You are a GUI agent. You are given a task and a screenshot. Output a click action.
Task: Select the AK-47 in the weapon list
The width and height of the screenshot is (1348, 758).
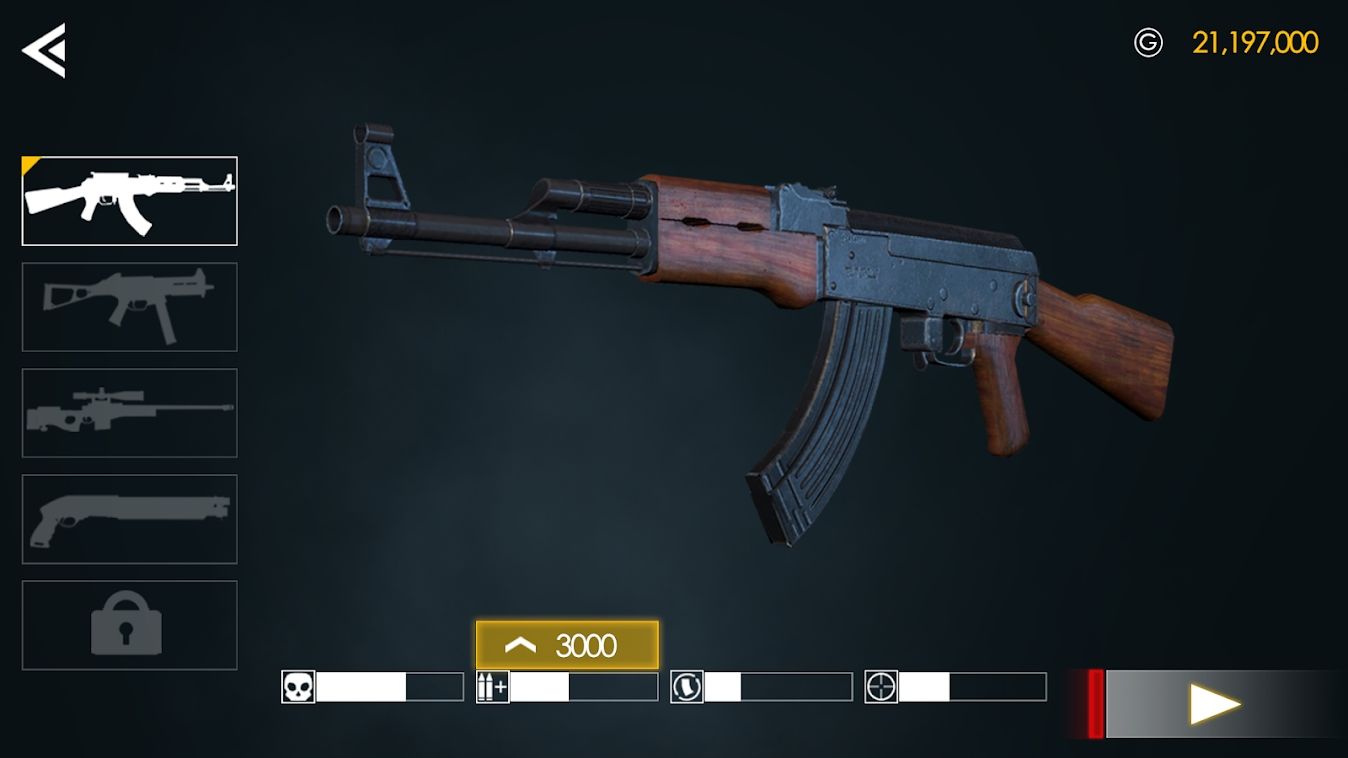[129, 200]
